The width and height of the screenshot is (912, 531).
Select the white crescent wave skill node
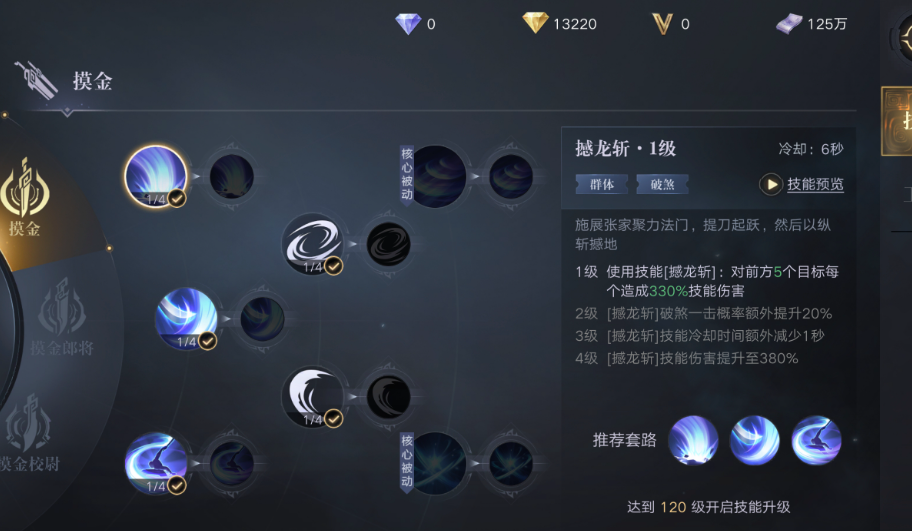[313, 396]
